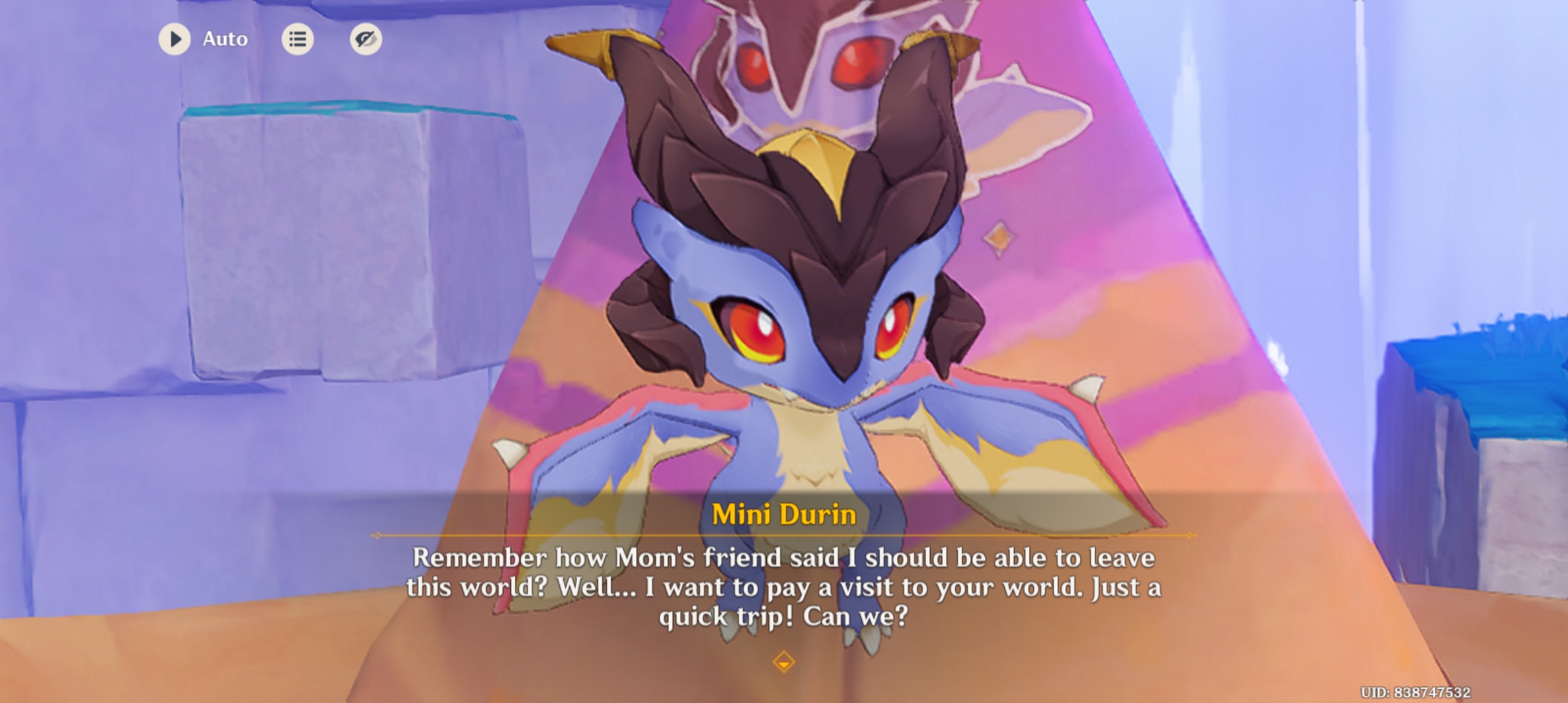Advance the conversation with the orange indicator
1568x703 pixels.
tap(783, 660)
